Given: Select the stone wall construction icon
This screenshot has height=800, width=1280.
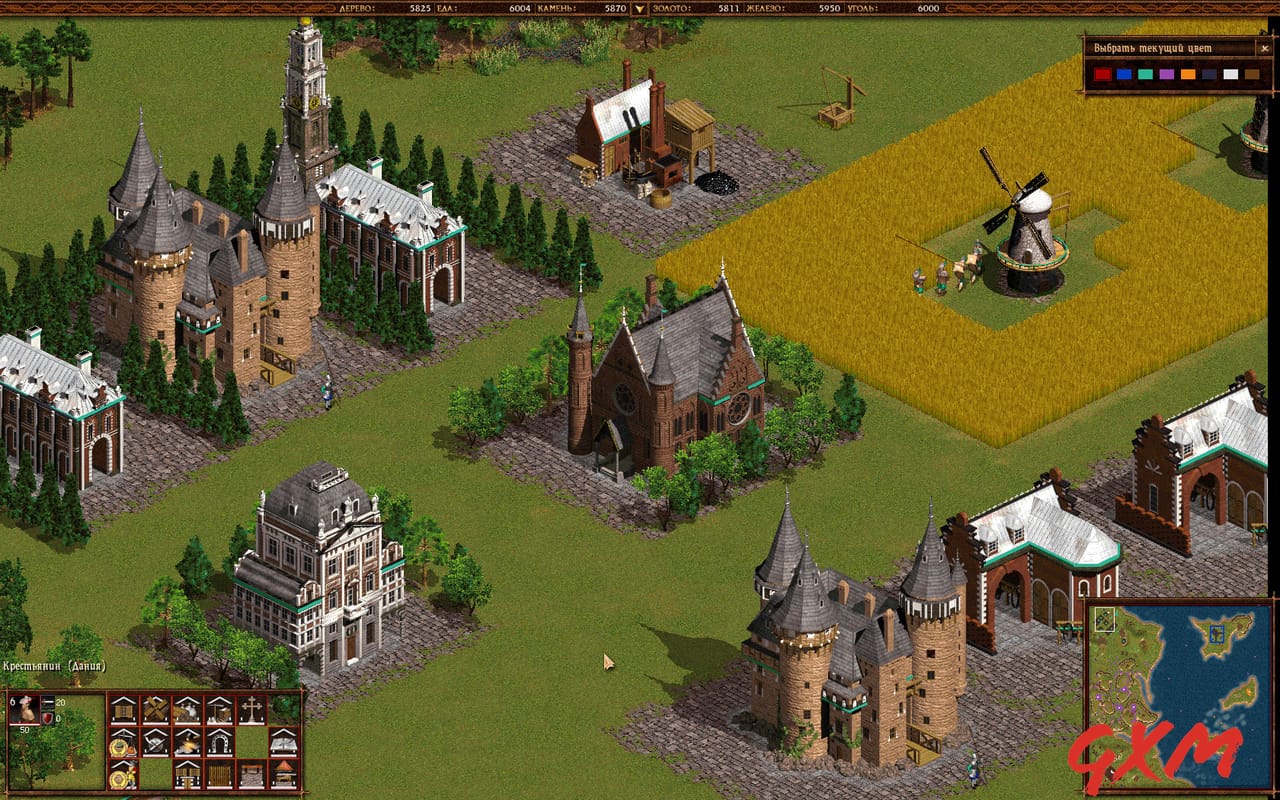Looking at the screenshot, I should (x=252, y=774).
